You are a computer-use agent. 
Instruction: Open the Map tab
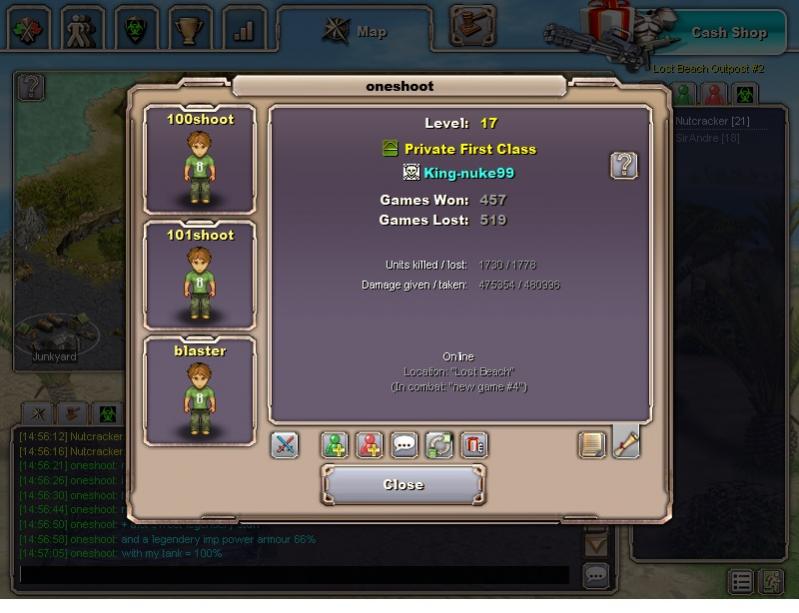pos(356,31)
